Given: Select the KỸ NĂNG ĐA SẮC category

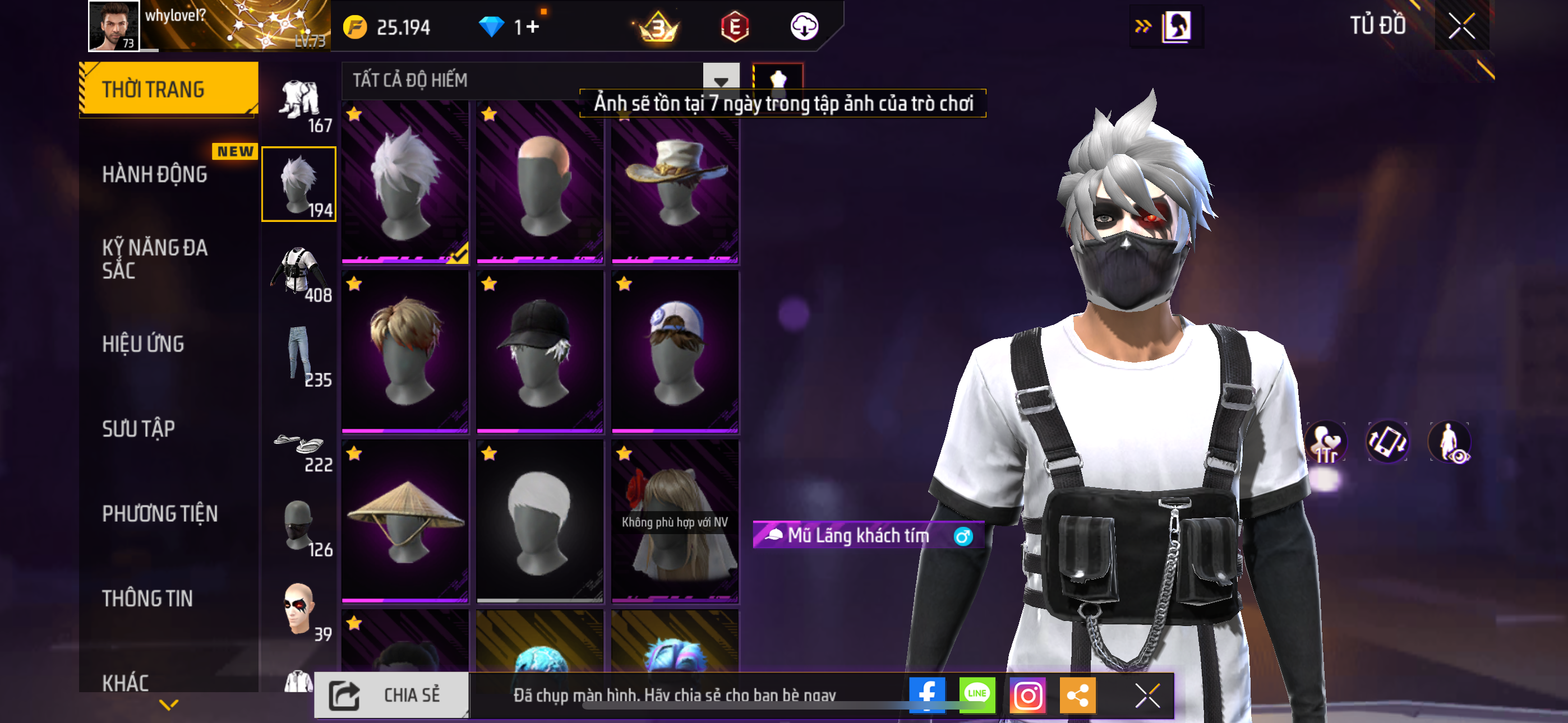Looking at the screenshot, I should coord(155,258).
